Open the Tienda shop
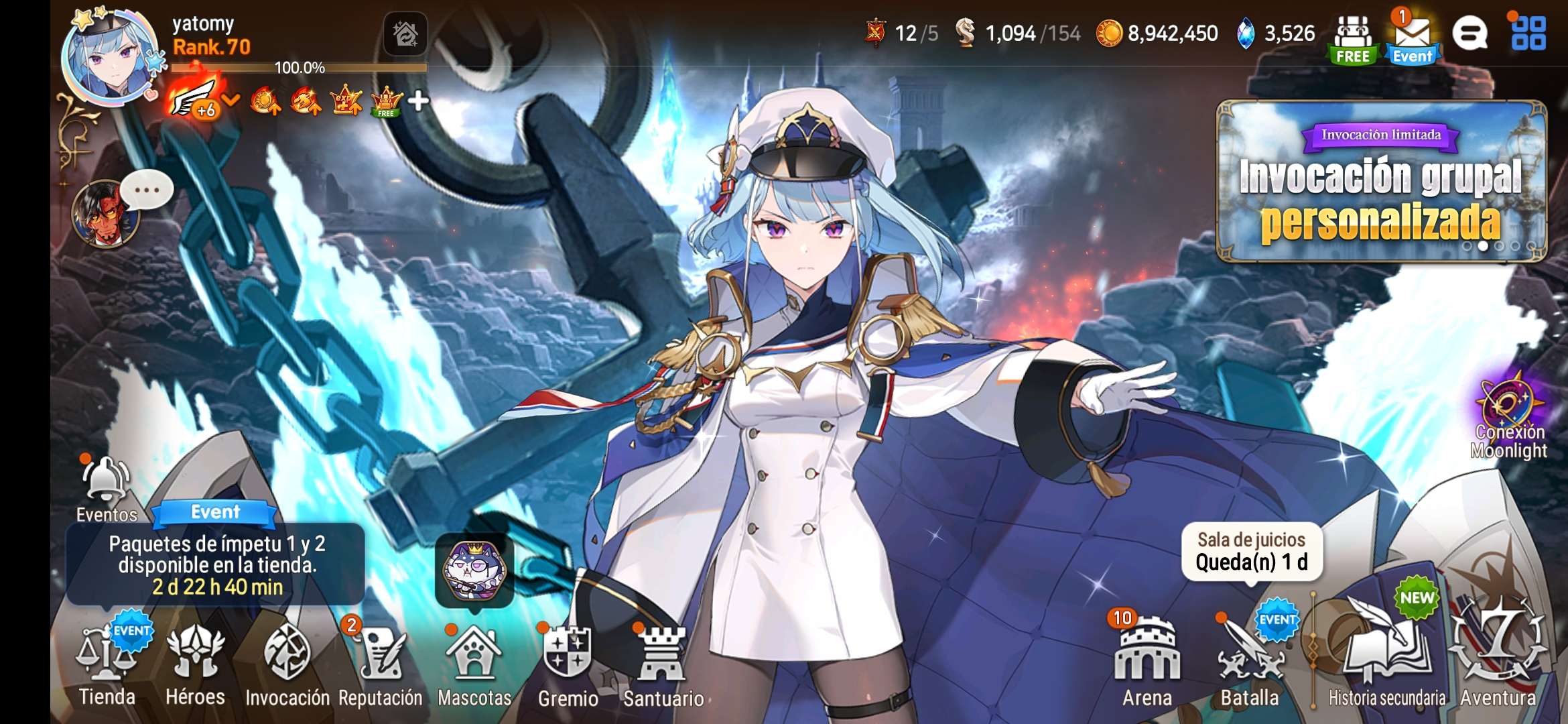 point(107,664)
